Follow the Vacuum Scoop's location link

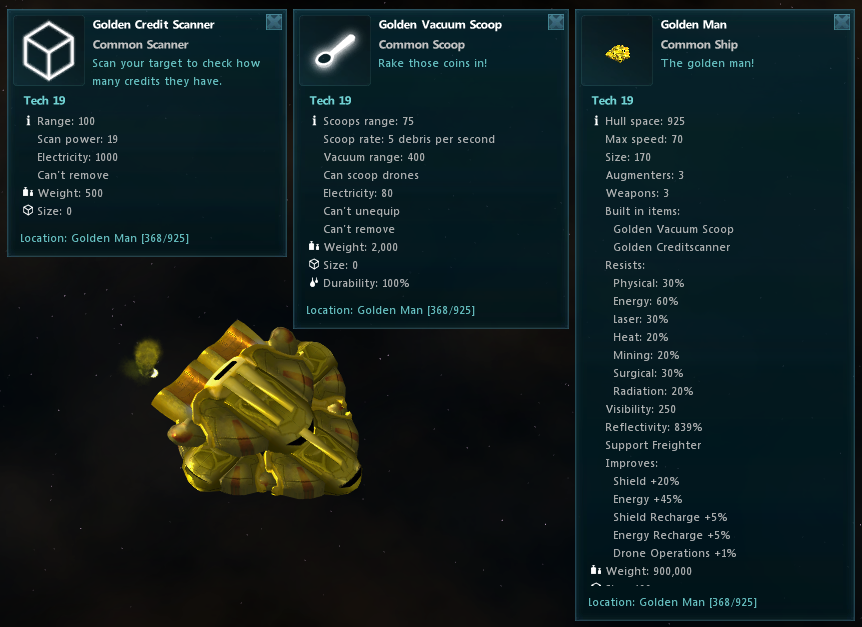tap(390, 310)
